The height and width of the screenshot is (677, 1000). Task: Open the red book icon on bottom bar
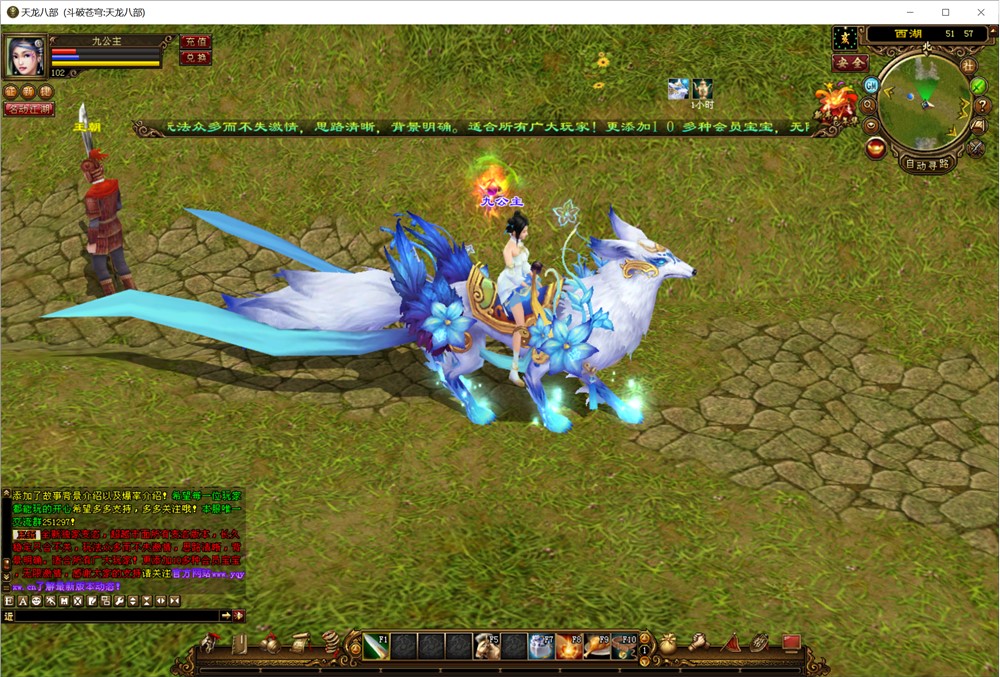791,642
